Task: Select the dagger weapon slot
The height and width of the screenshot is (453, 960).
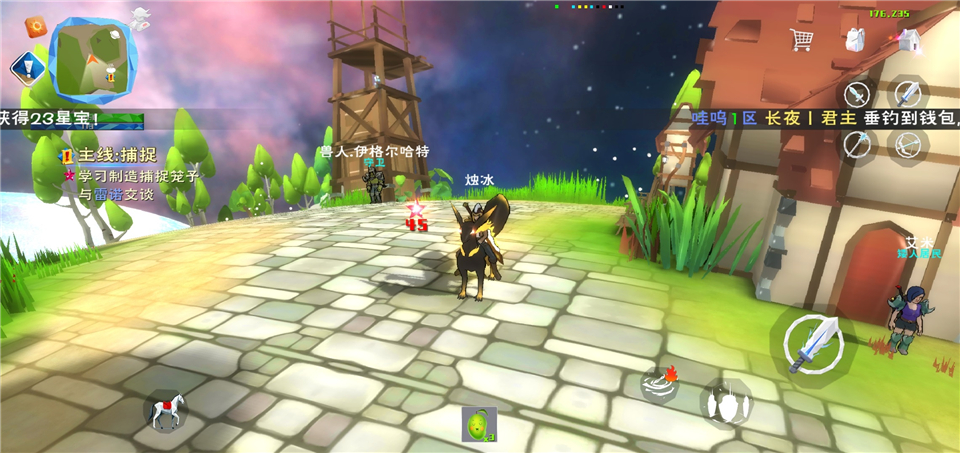Action: coord(857,95)
